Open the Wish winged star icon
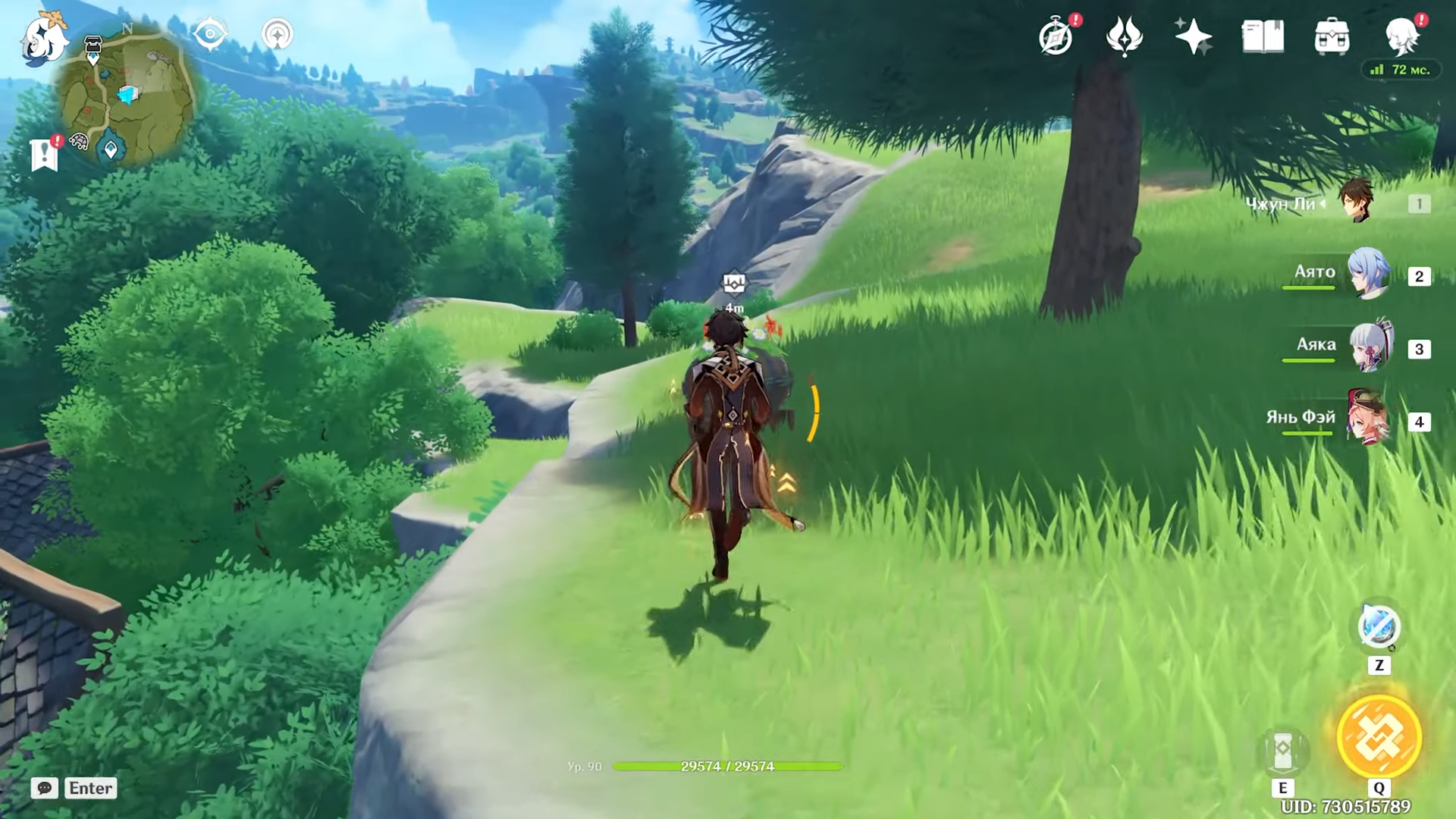This screenshot has width=1456, height=819. click(1125, 36)
